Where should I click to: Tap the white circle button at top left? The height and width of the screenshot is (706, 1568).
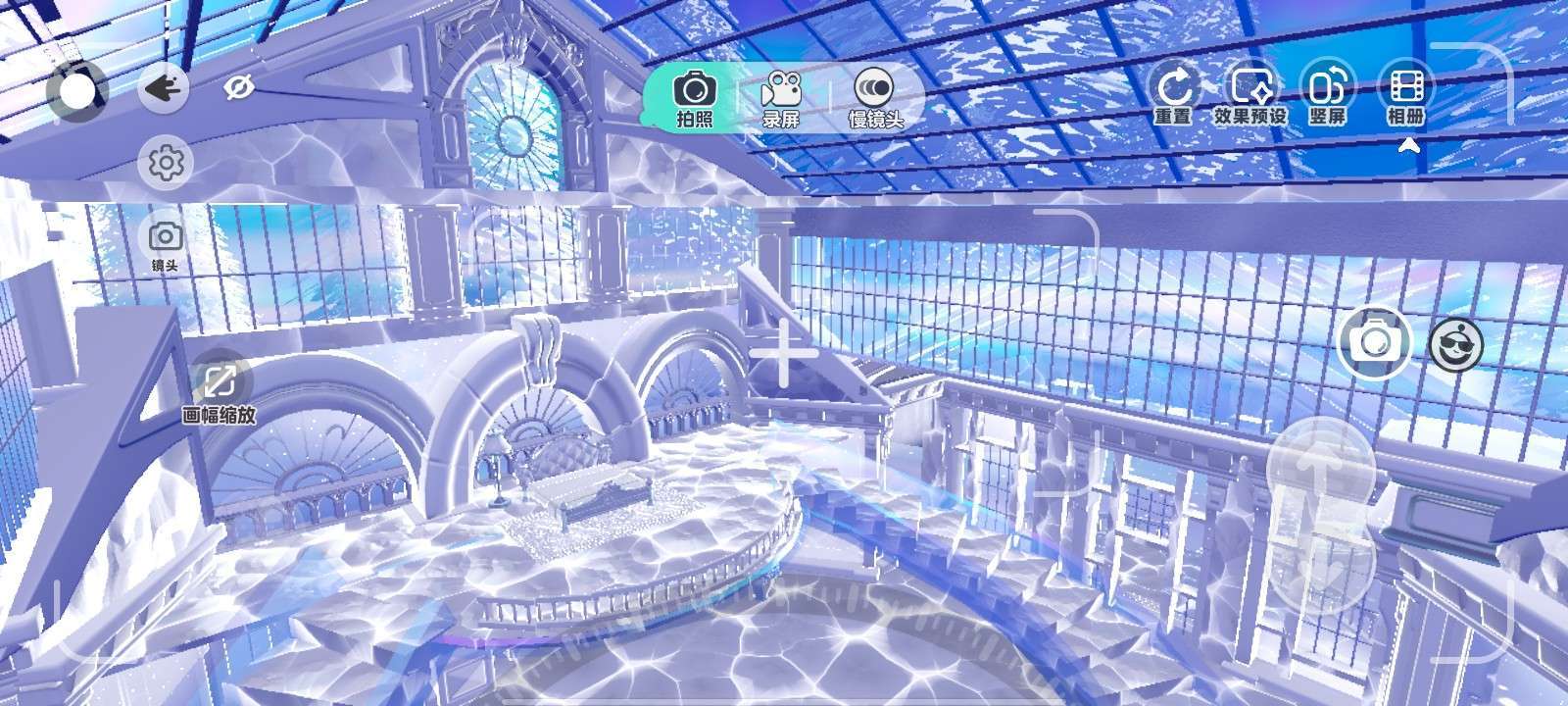(x=77, y=91)
